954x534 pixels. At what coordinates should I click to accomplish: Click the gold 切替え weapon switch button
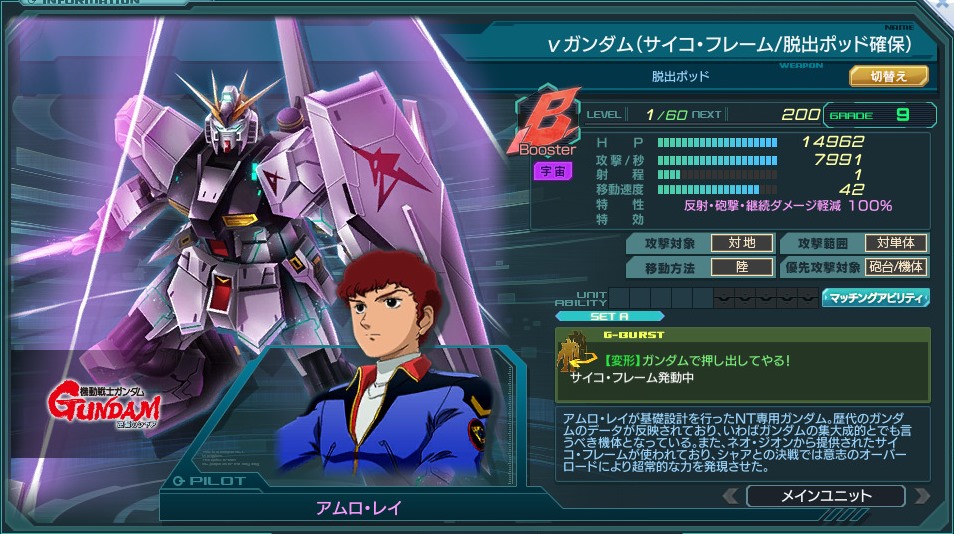click(x=889, y=76)
